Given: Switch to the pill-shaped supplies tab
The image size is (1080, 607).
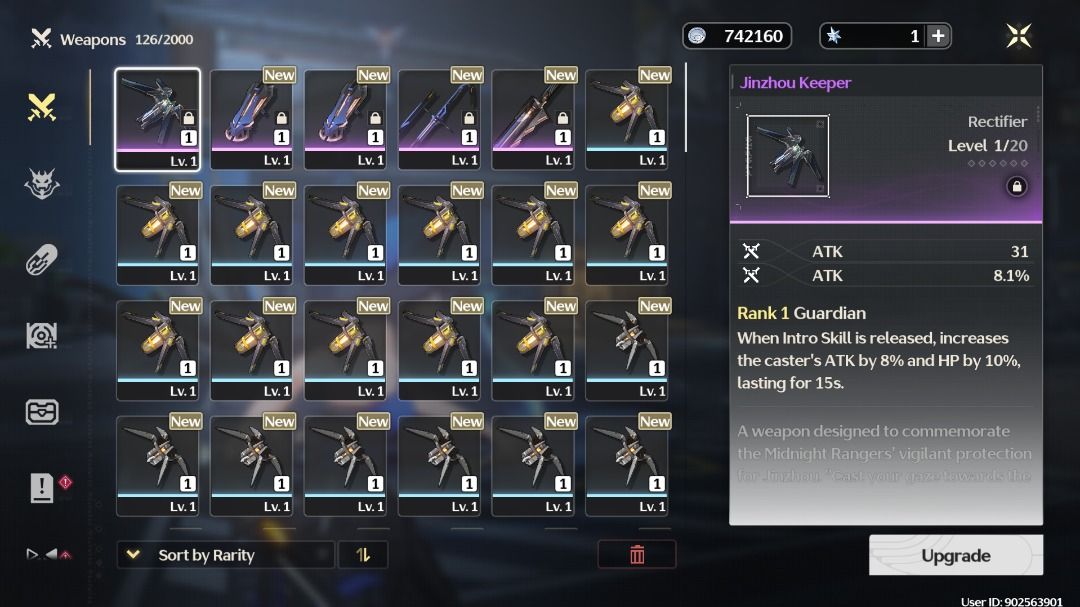Looking at the screenshot, I should click(x=42, y=260).
